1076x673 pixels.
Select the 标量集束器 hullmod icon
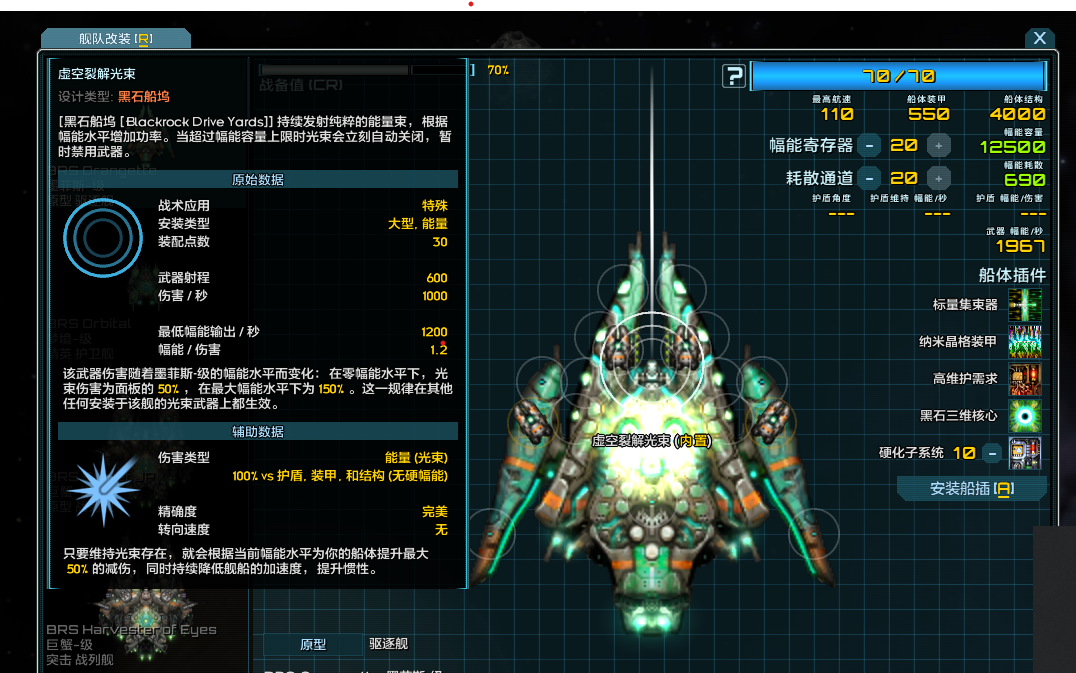[1025, 305]
